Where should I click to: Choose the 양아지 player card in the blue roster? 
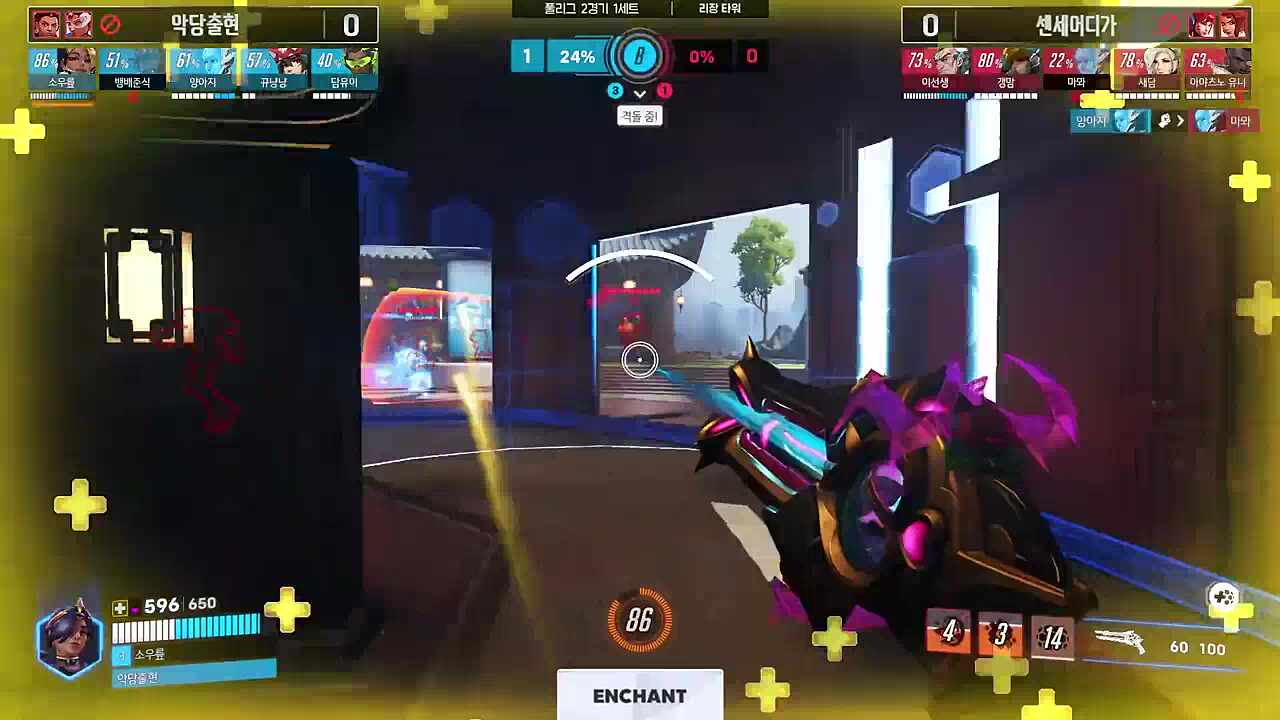203,69
